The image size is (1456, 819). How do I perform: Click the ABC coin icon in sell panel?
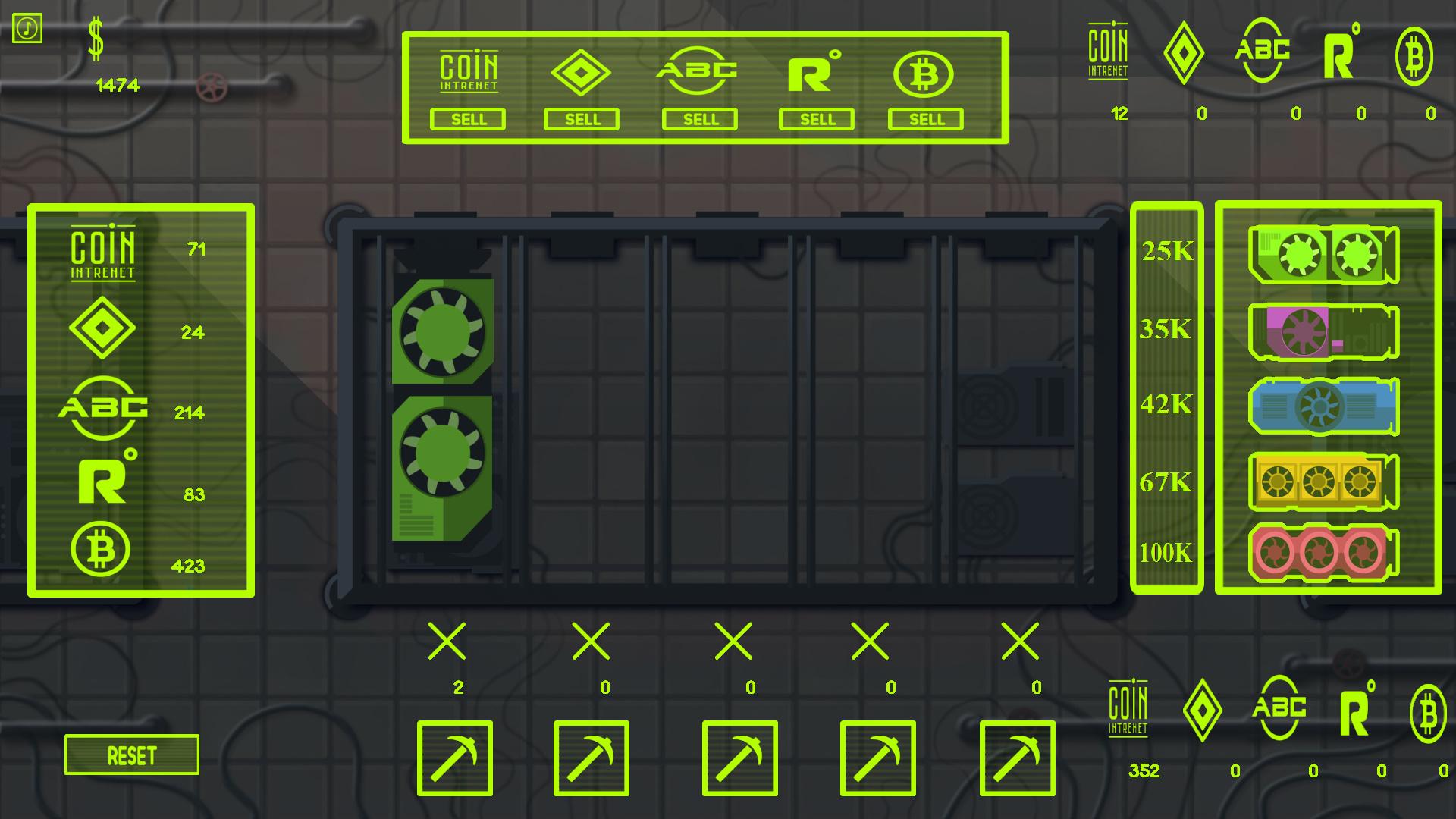click(698, 71)
